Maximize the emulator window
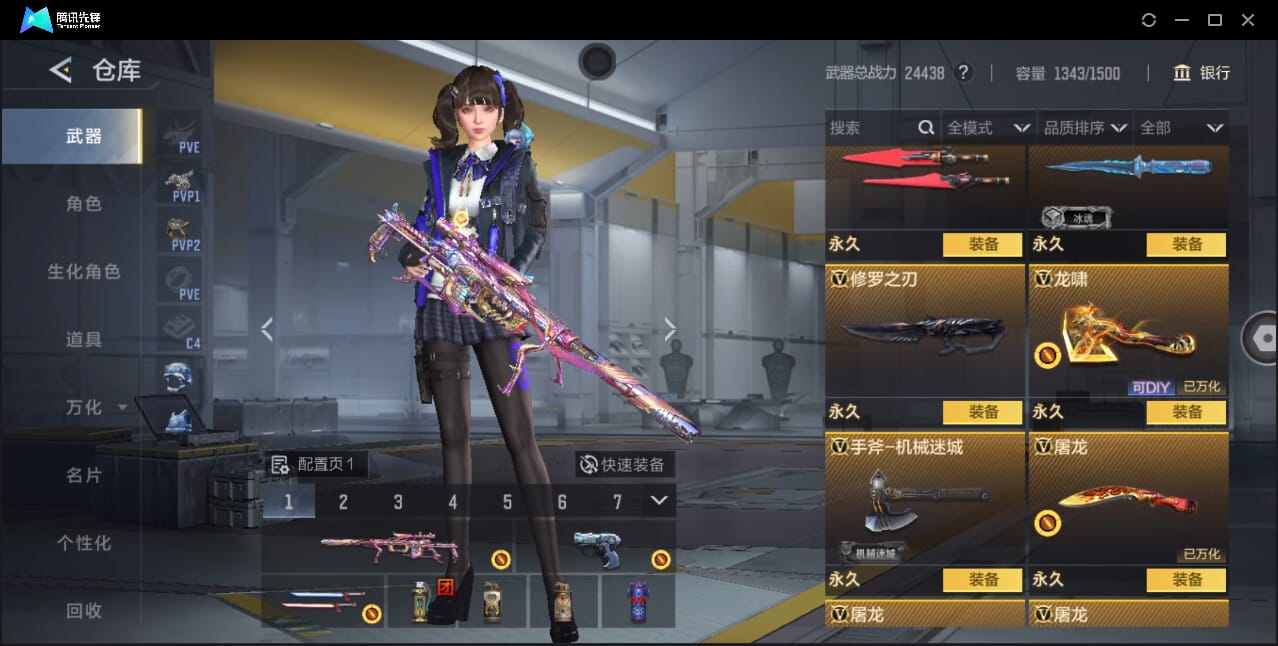Image resolution: width=1278 pixels, height=646 pixels. 1215,20
